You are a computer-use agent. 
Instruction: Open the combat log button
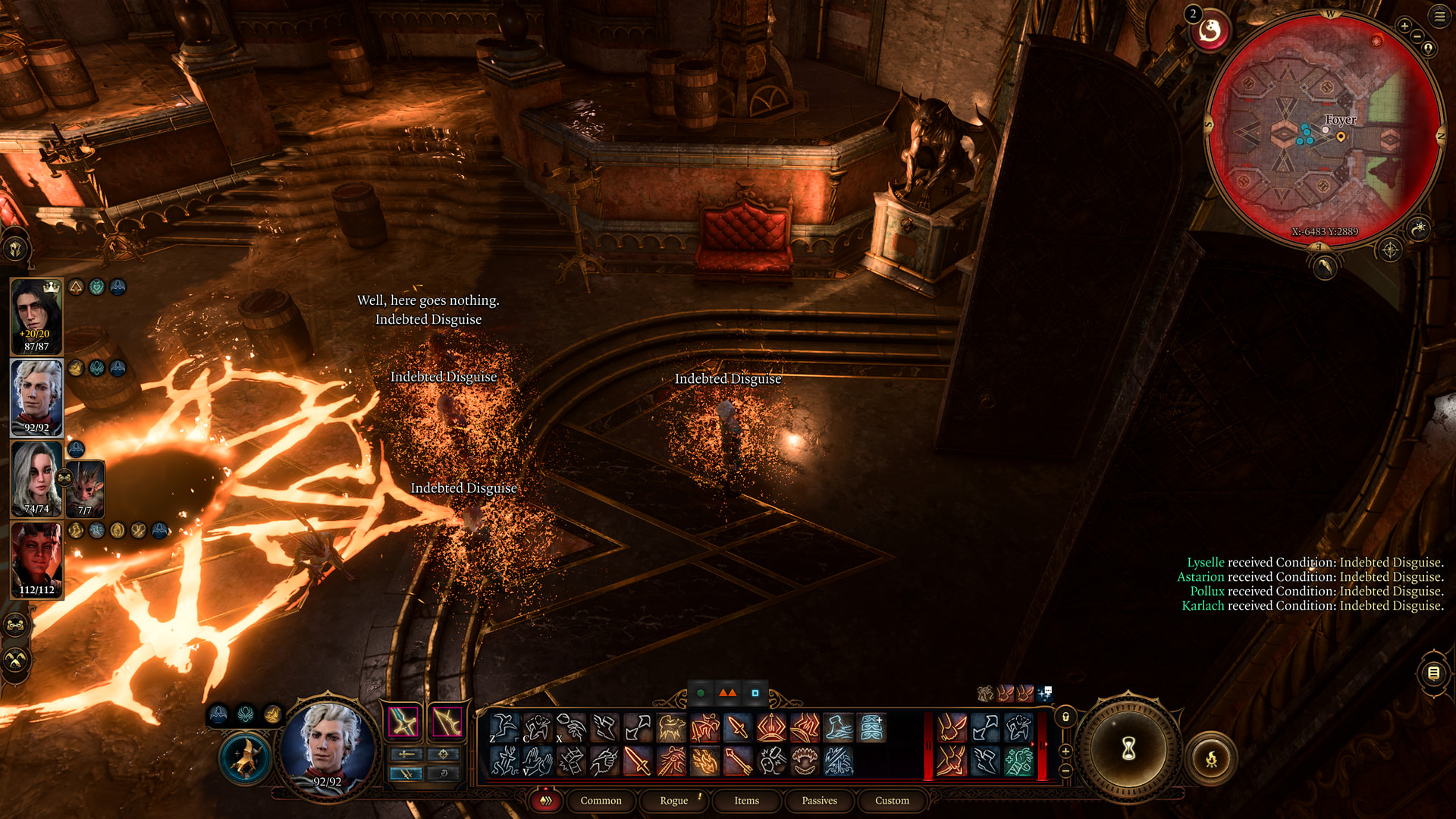[x=1433, y=673]
